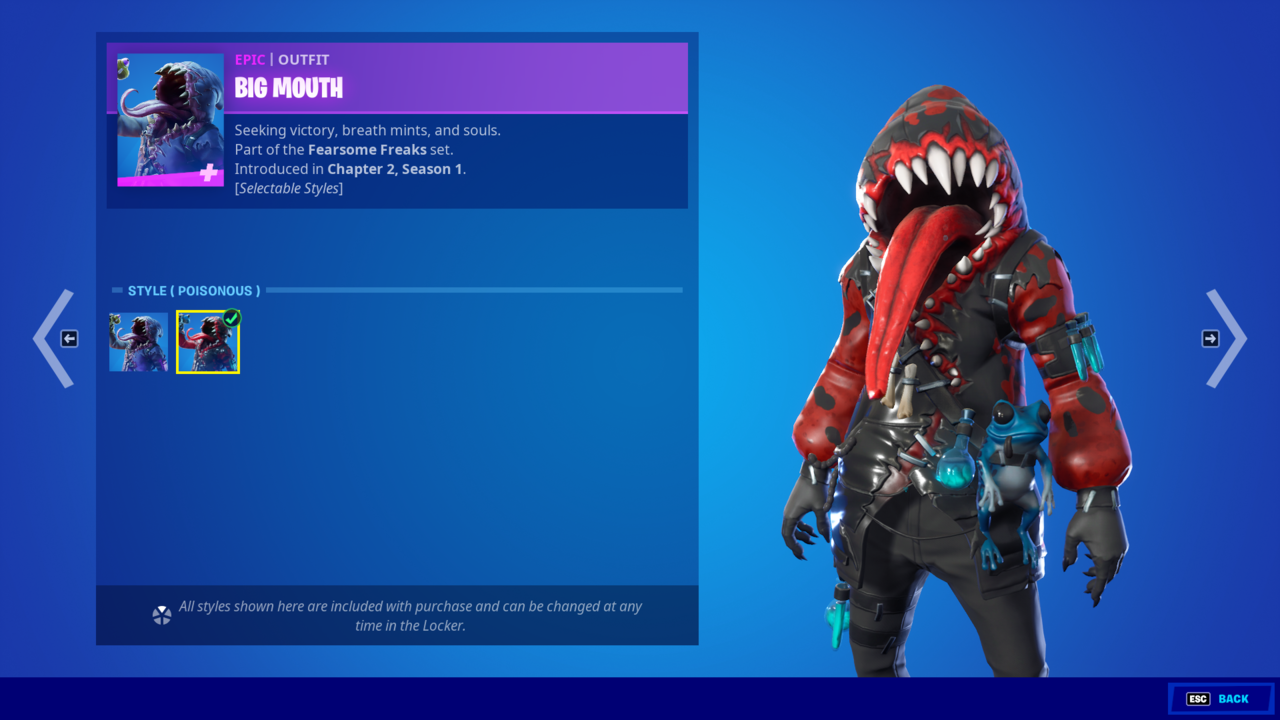Go to the next item with right arrow
The width and height of the screenshot is (1280, 720).
1224,339
